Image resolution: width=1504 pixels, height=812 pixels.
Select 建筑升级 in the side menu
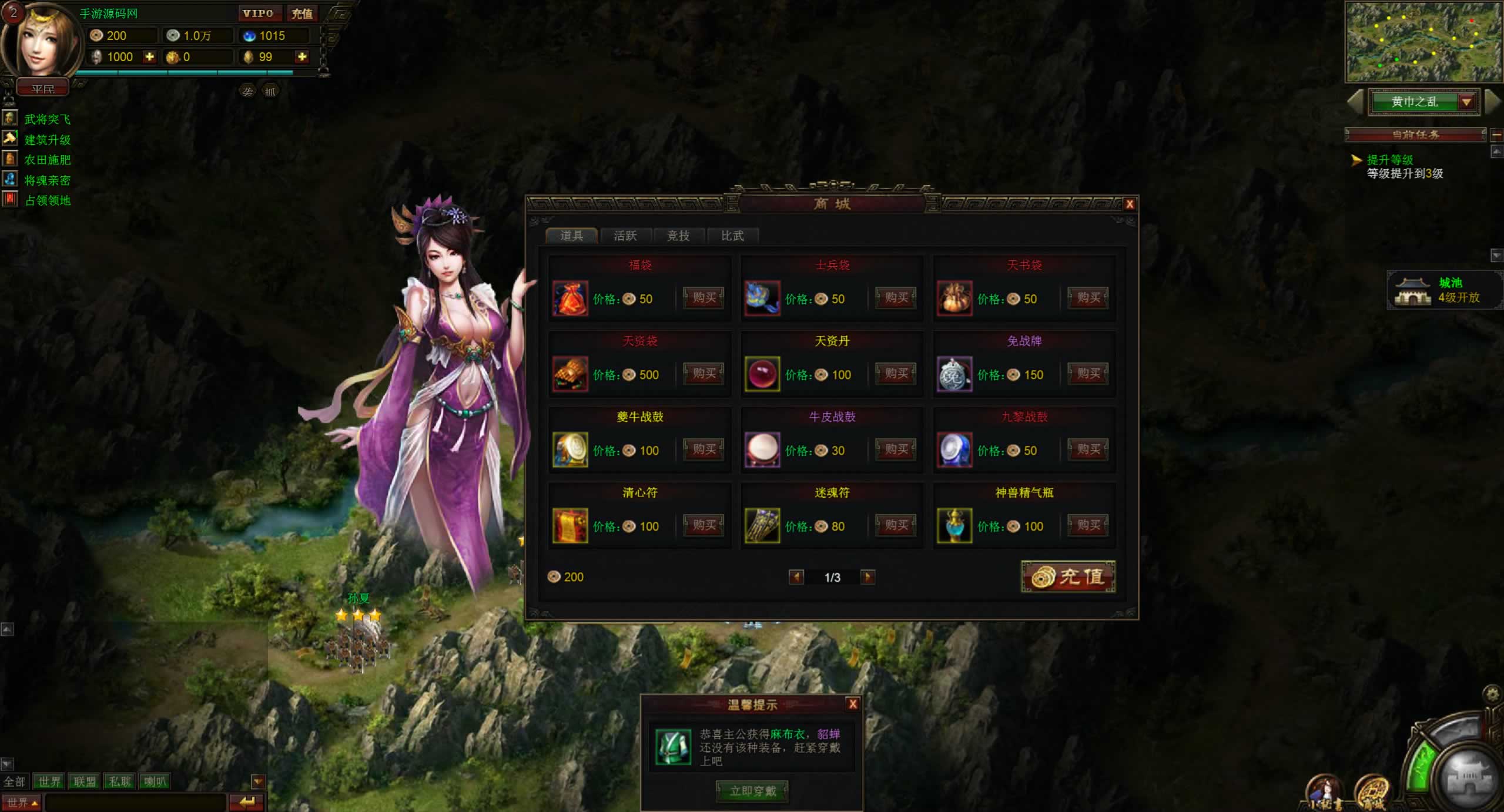point(47,140)
